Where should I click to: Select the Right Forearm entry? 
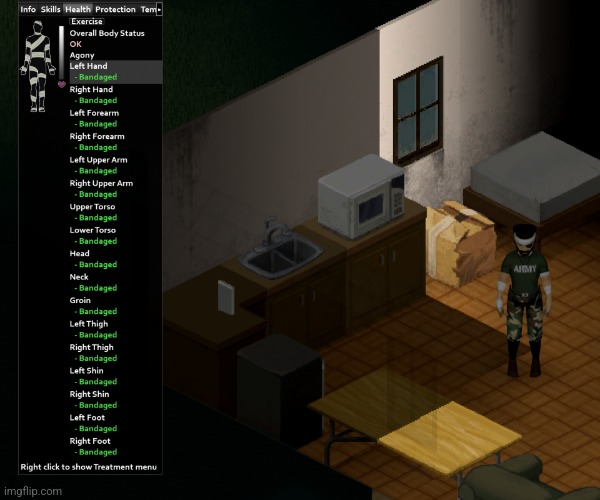[97, 136]
